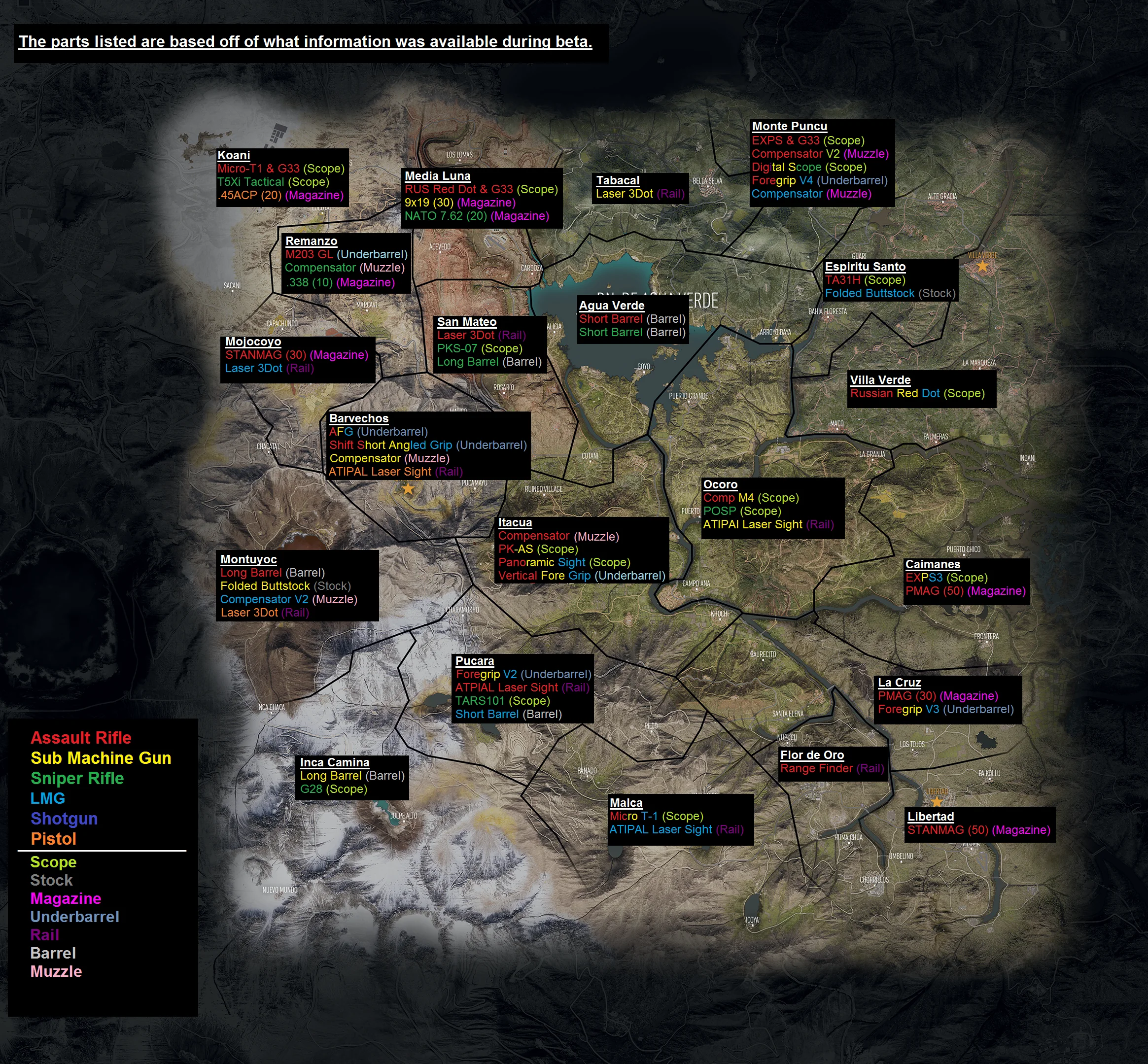Select the Muzzle legend entry

tap(56, 972)
